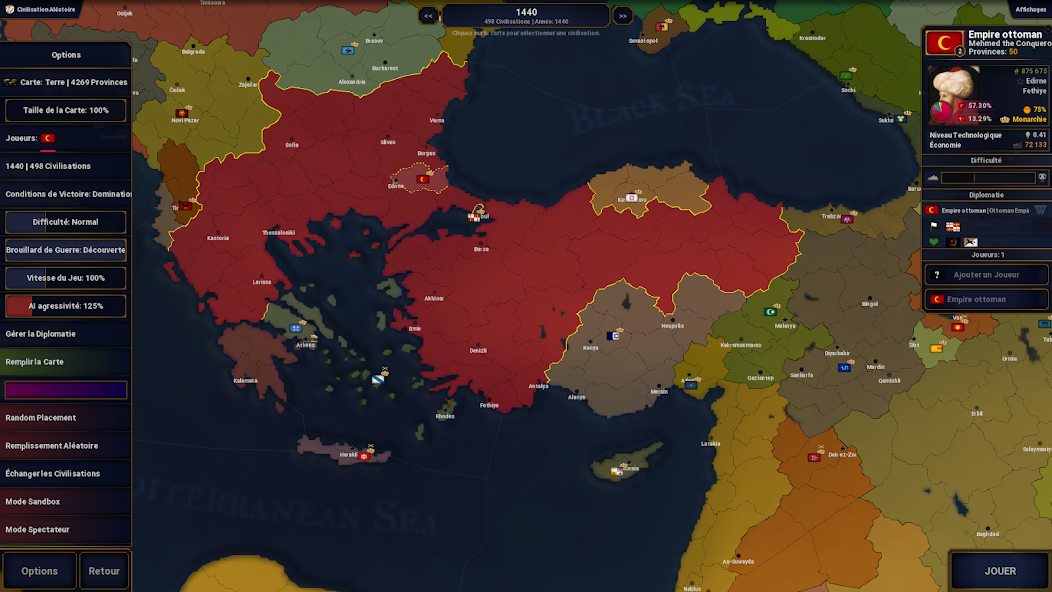This screenshot has width=1052, height=592.
Task: Advance to the next scenario year arrow
Action: (622, 15)
